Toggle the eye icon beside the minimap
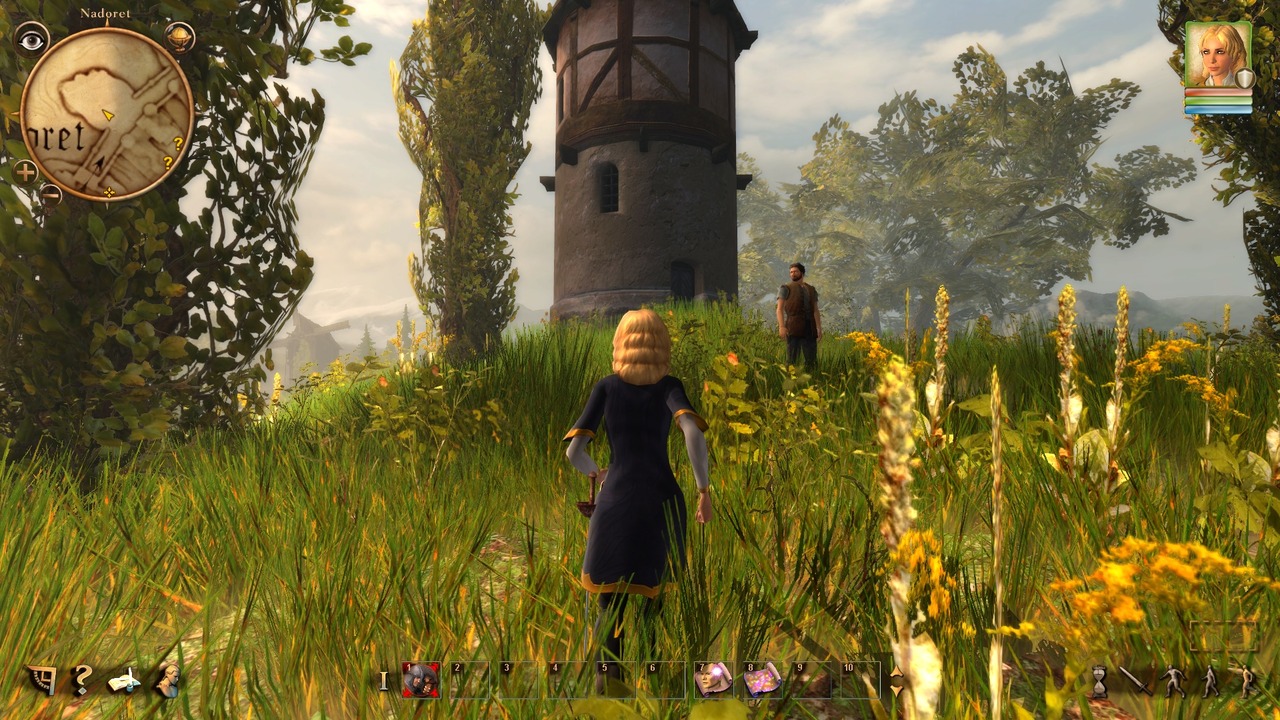The height and width of the screenshot is (720, 1280). click(32, 39)
